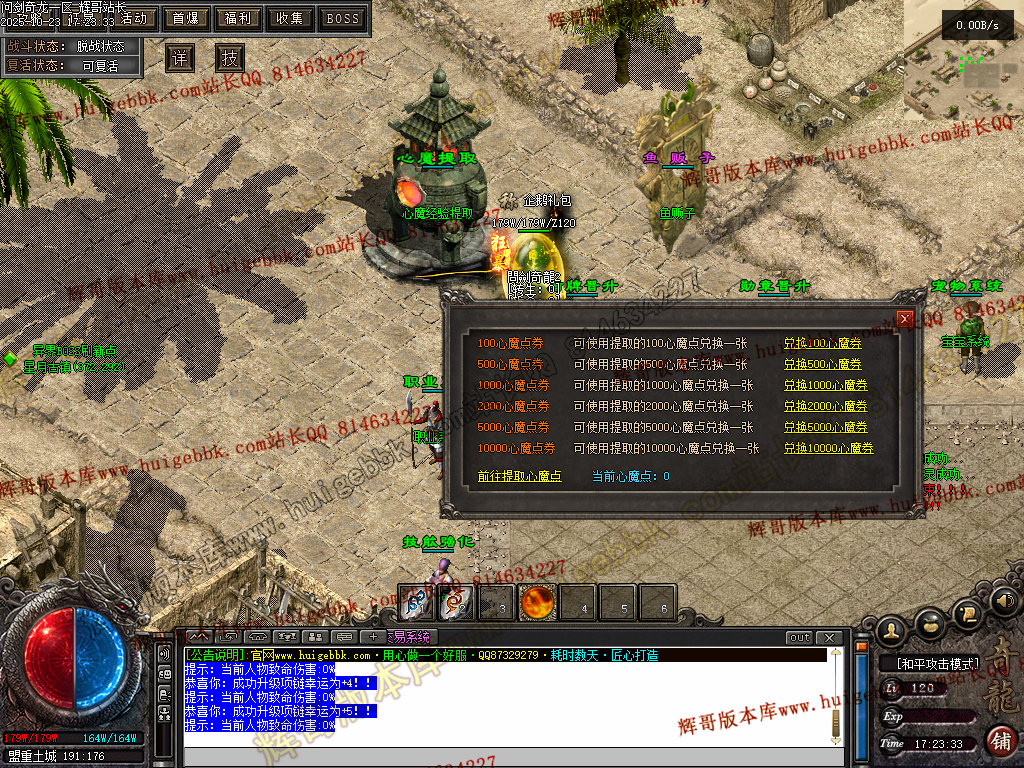Click the 详 details button
Viewport: 1024px width, 768px height.
point(180,58)
